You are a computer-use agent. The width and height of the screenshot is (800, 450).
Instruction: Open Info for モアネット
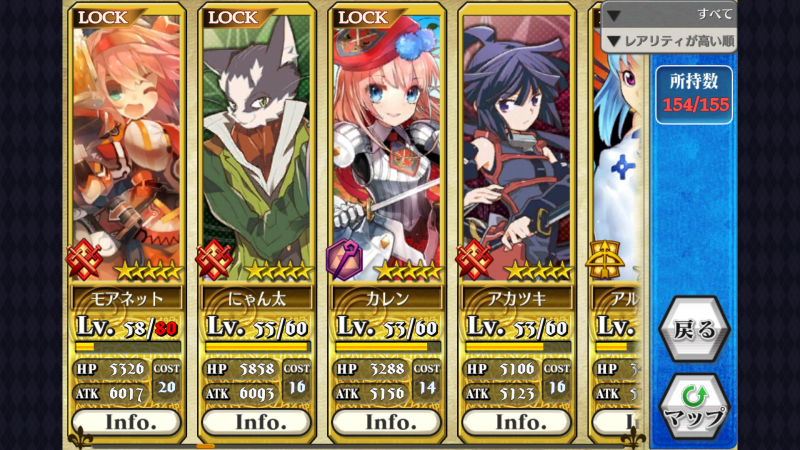pos(127,422)
